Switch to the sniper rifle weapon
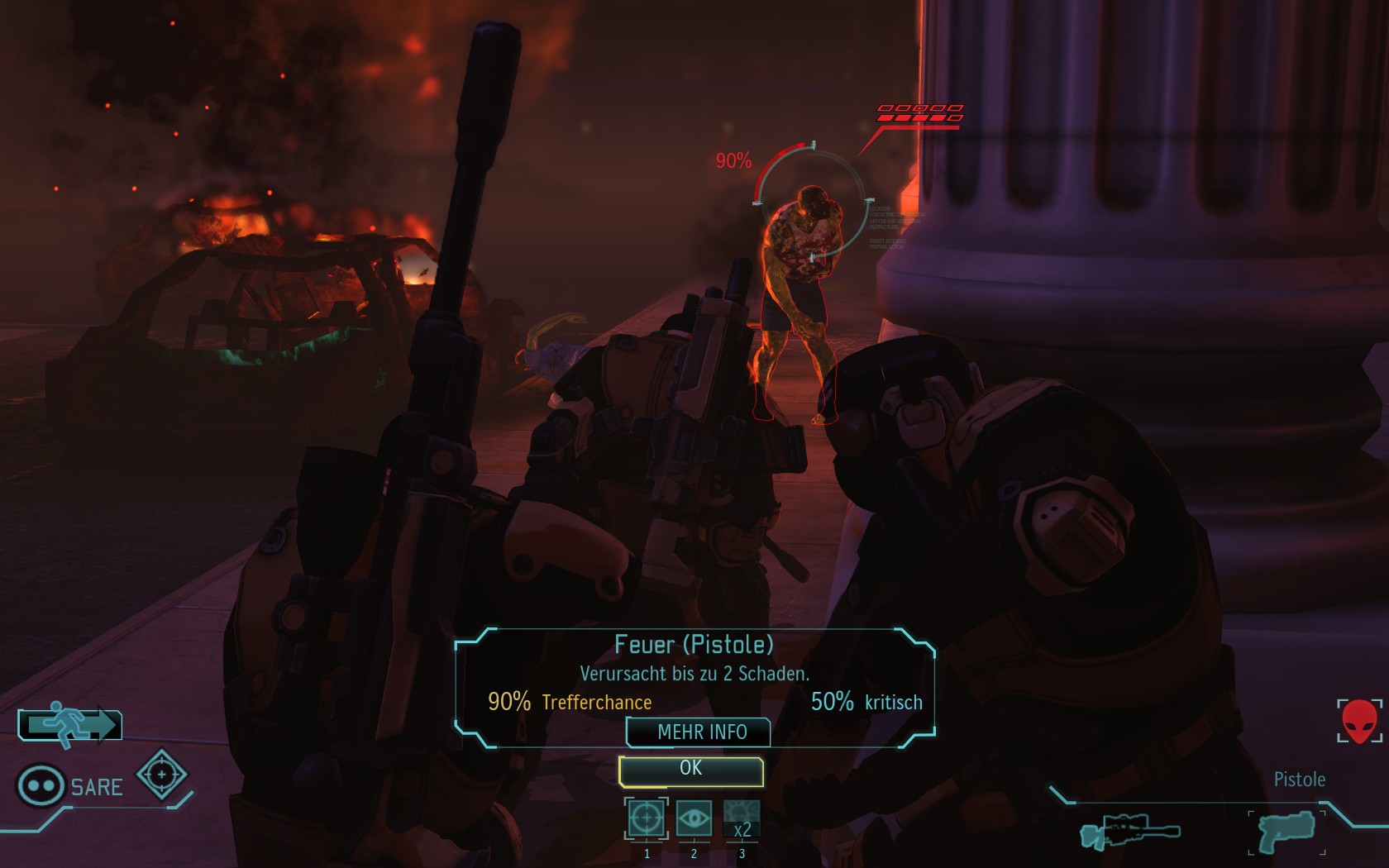Screen dimensions: 1389x868 click(1129, 830)
